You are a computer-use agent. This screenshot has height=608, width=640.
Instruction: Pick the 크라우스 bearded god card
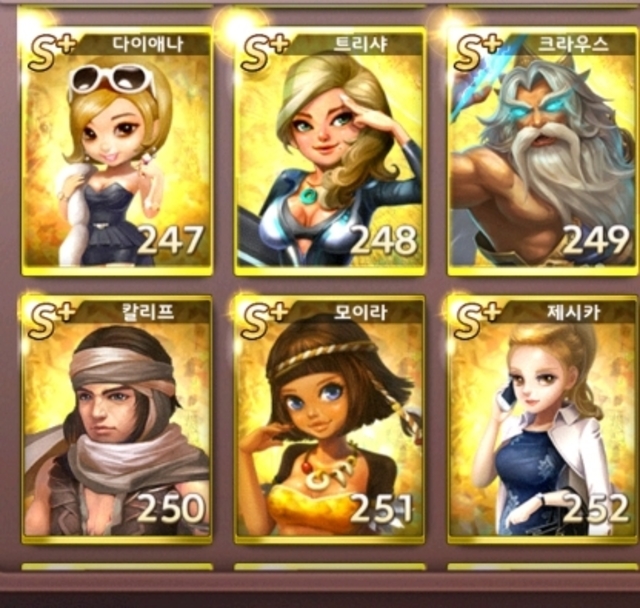[x=542, y=152]
